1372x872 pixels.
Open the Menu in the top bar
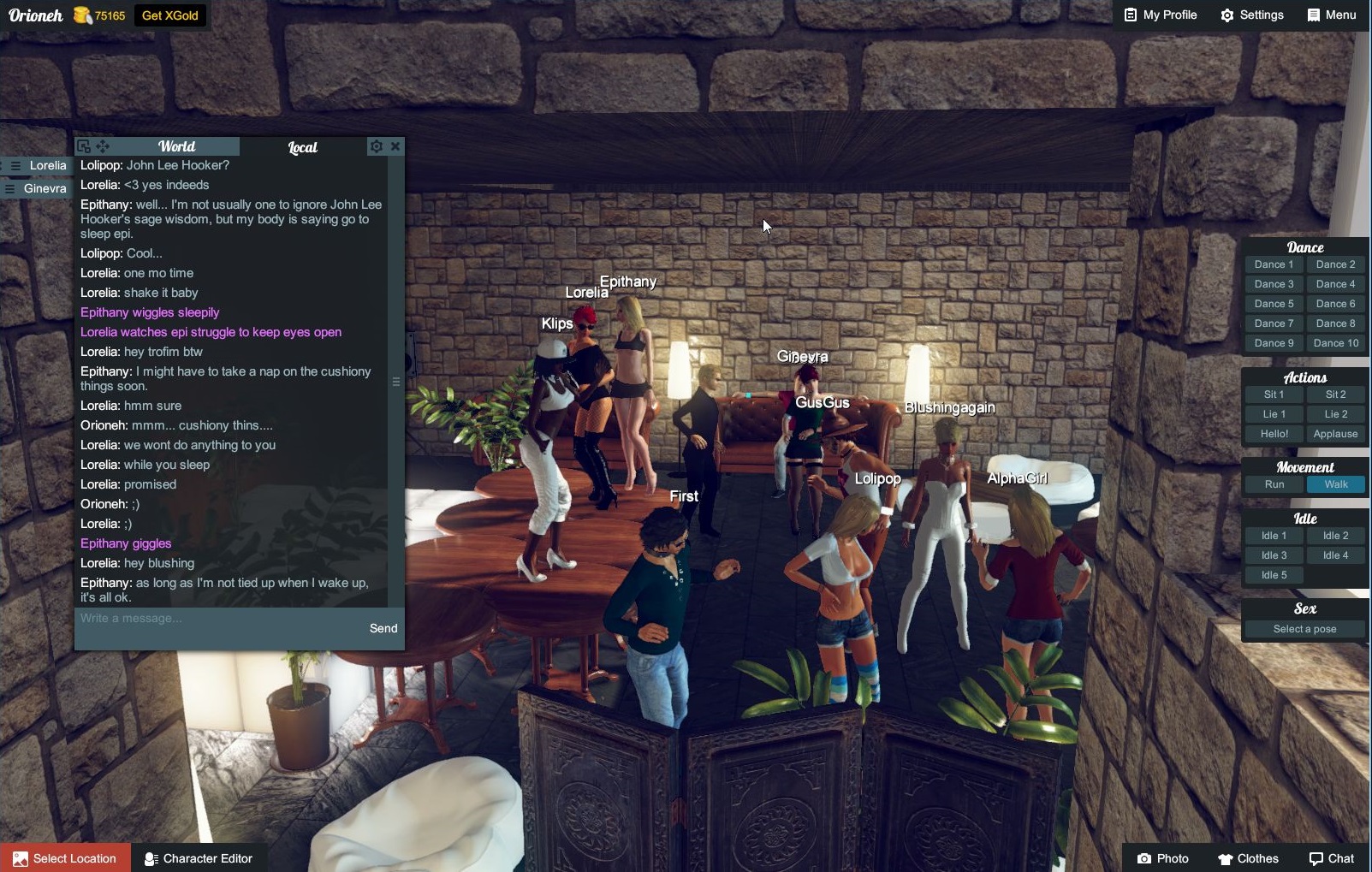(x=1331, y=15)
